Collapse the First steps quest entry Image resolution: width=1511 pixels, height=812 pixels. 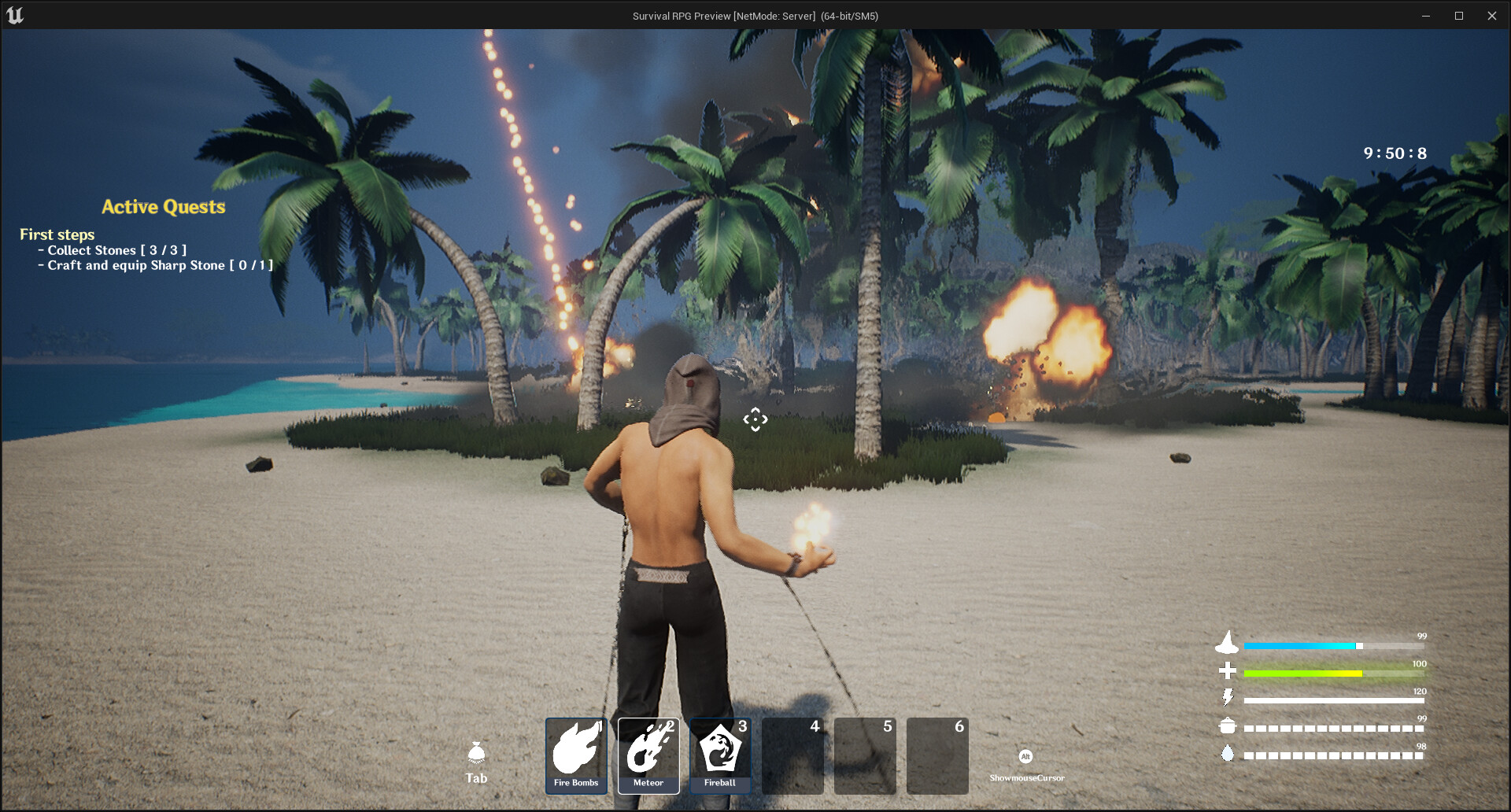57,234
